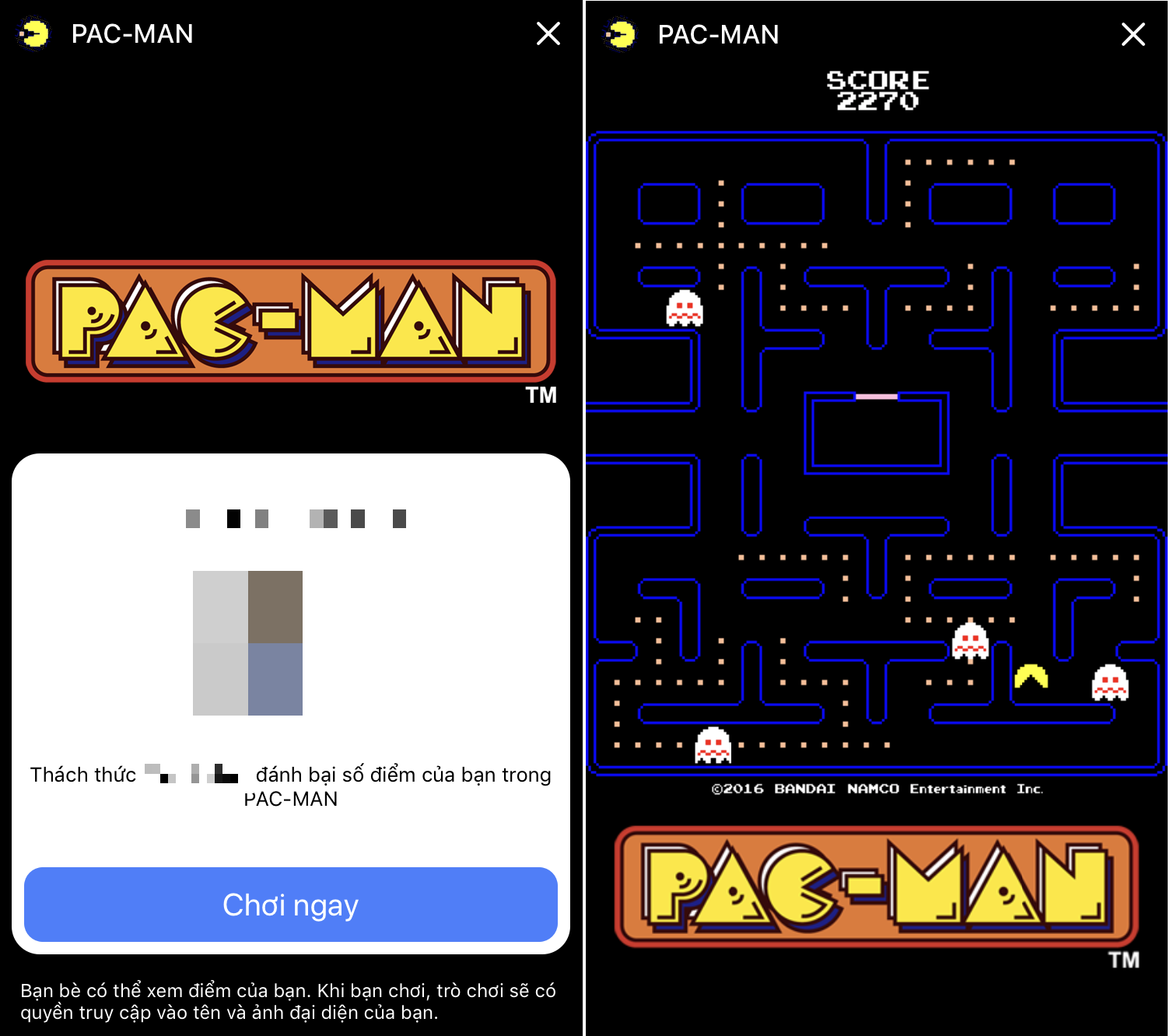The image size is (1170, 1036).
Task: Click the ©2016 BANDAI NAMCO text
Action: tap(877, 789)
